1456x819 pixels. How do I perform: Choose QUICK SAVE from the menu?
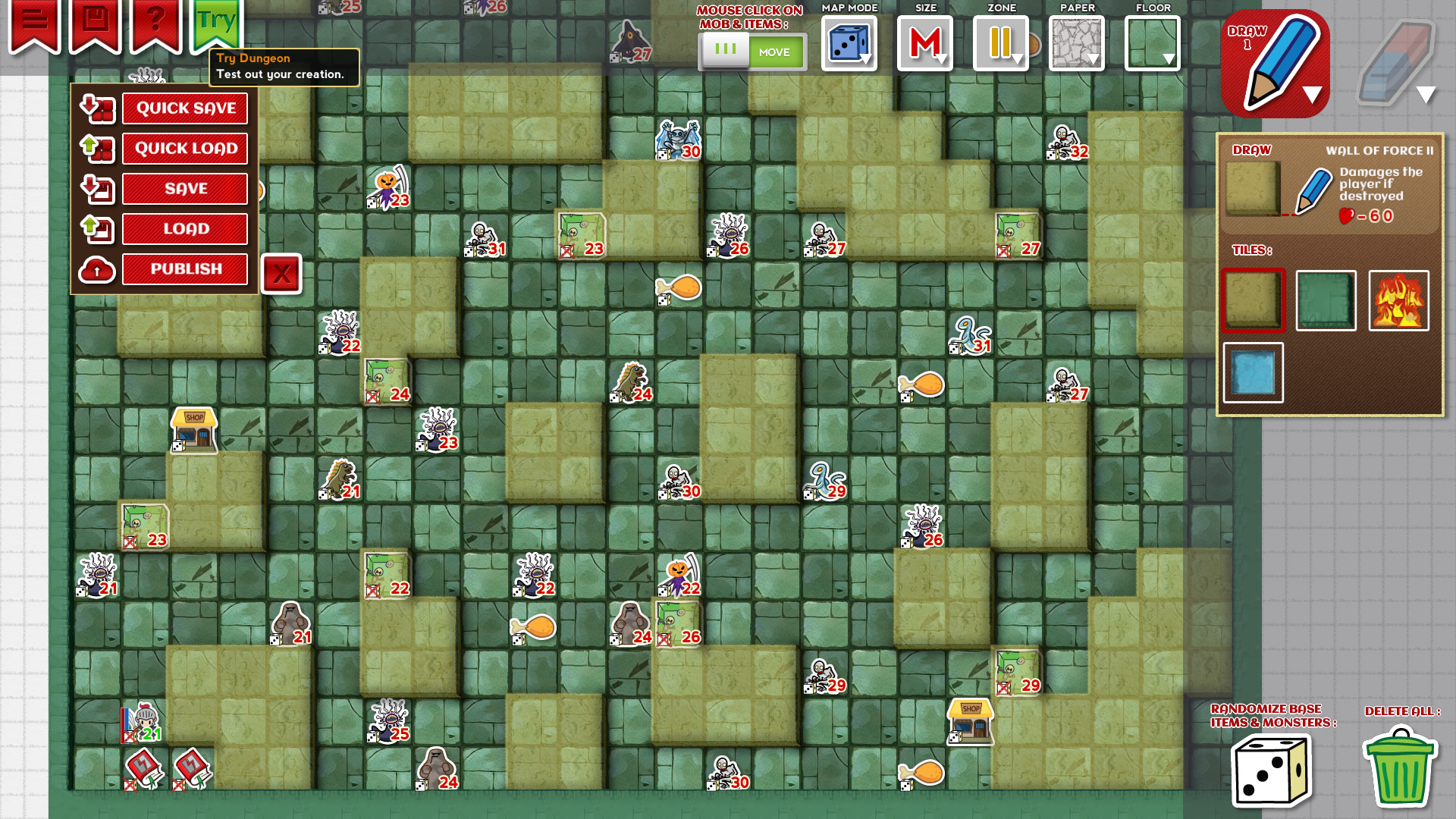(185, 108)
